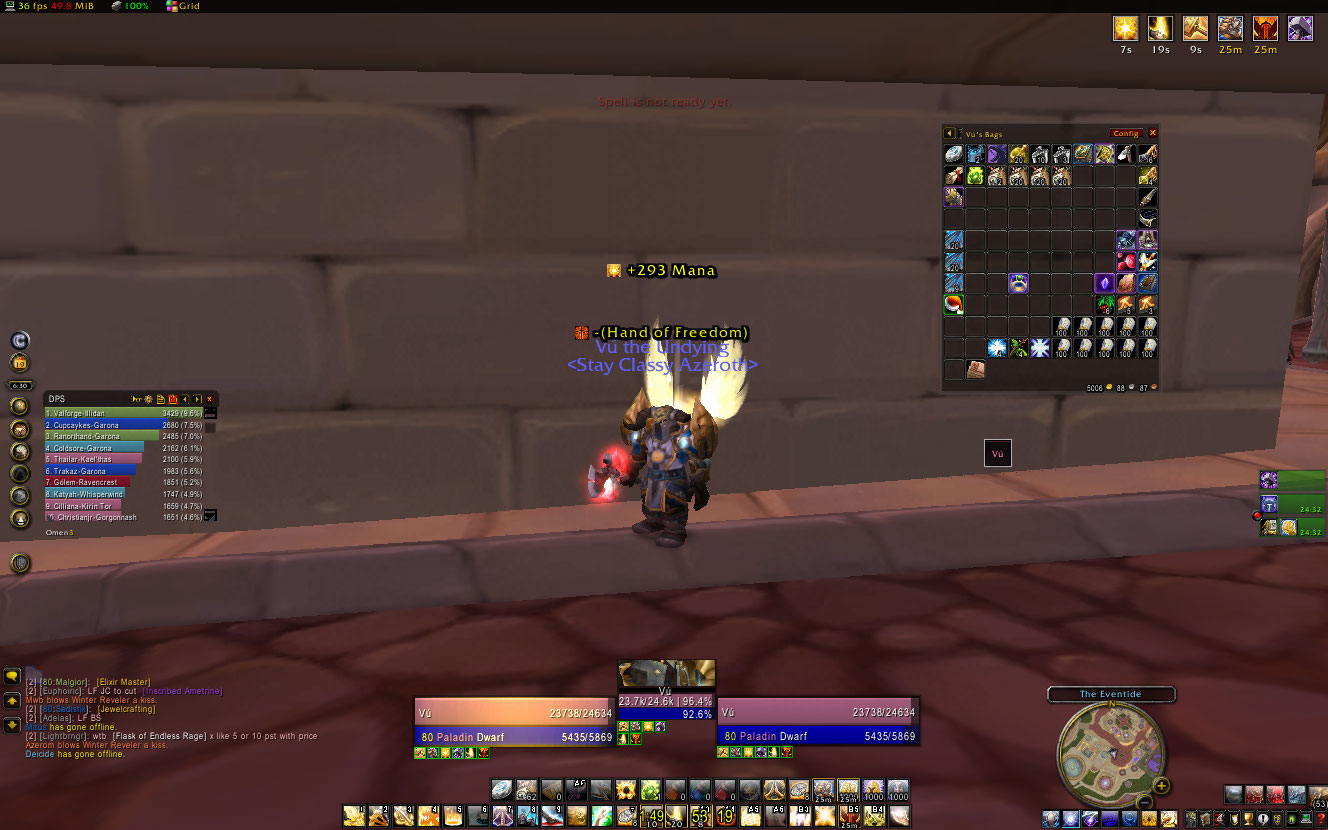This screenshot has width=1328, height=830.
Task: Toggle the topmost round addon button on left edge
Action: pyautogui.click(x=20, y=342)
